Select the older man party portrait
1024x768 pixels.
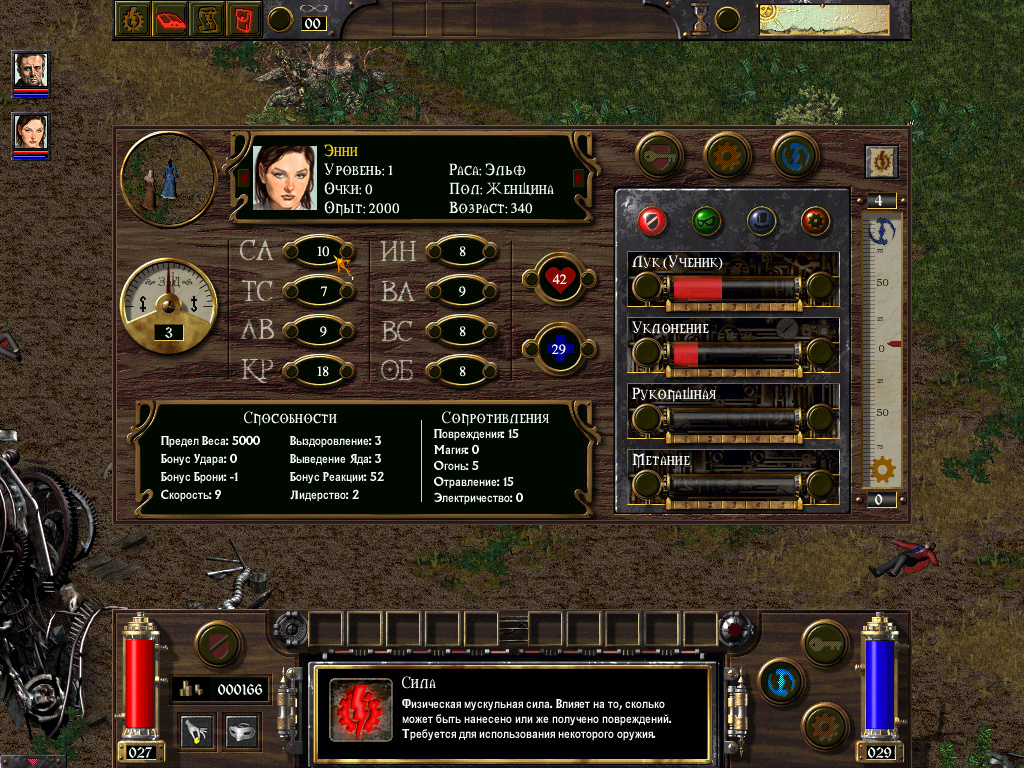[x=31, y=70]
